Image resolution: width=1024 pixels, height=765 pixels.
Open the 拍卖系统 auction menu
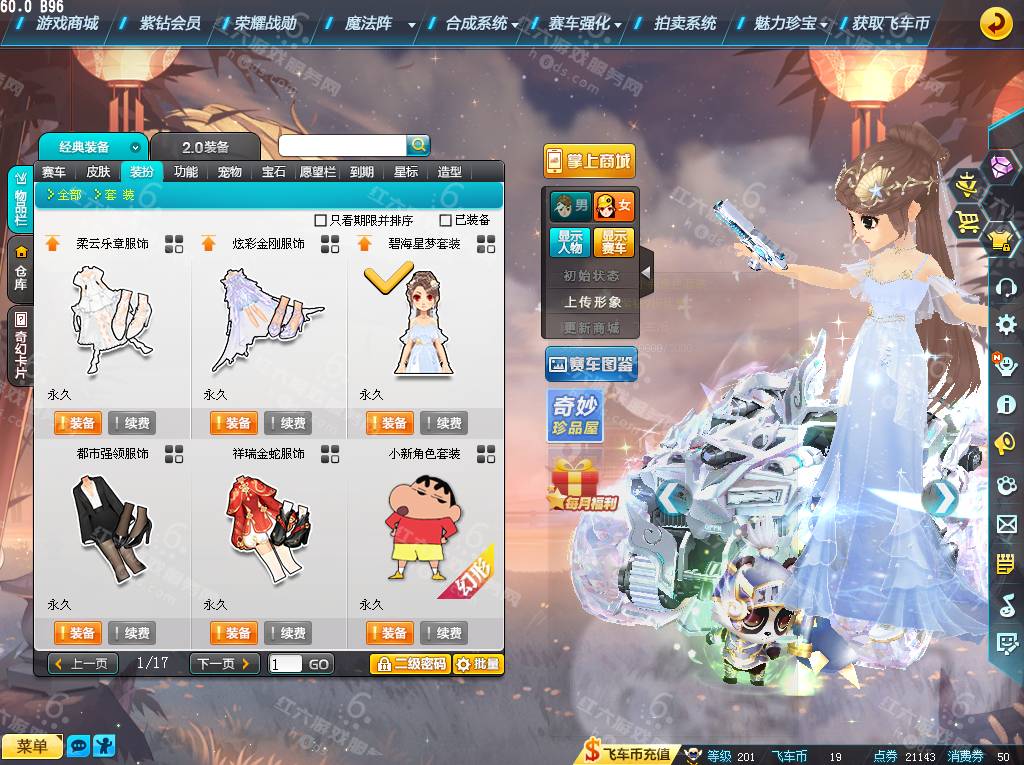685,23
